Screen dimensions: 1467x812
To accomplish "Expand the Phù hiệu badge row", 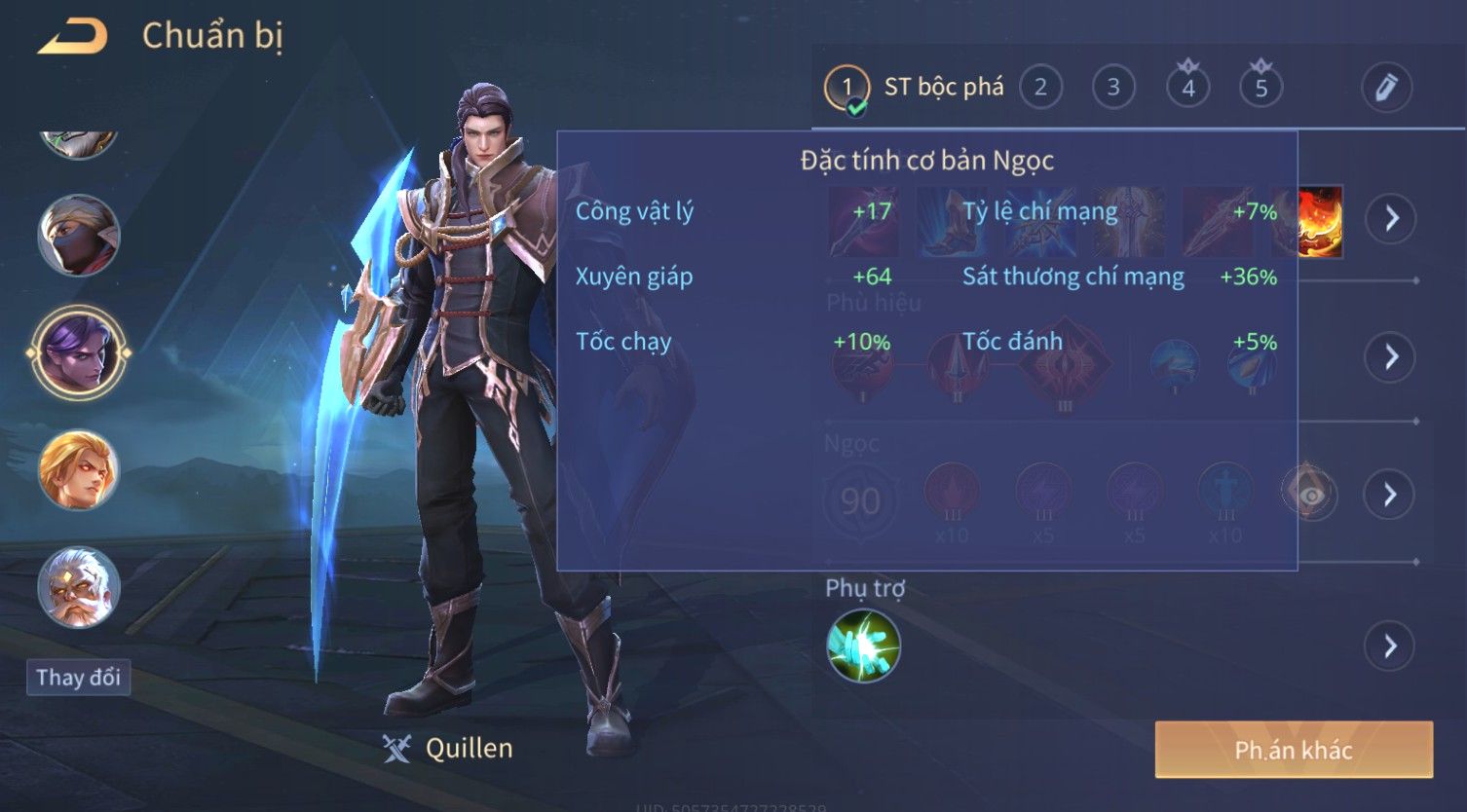I will click(x=1391, y=357).
